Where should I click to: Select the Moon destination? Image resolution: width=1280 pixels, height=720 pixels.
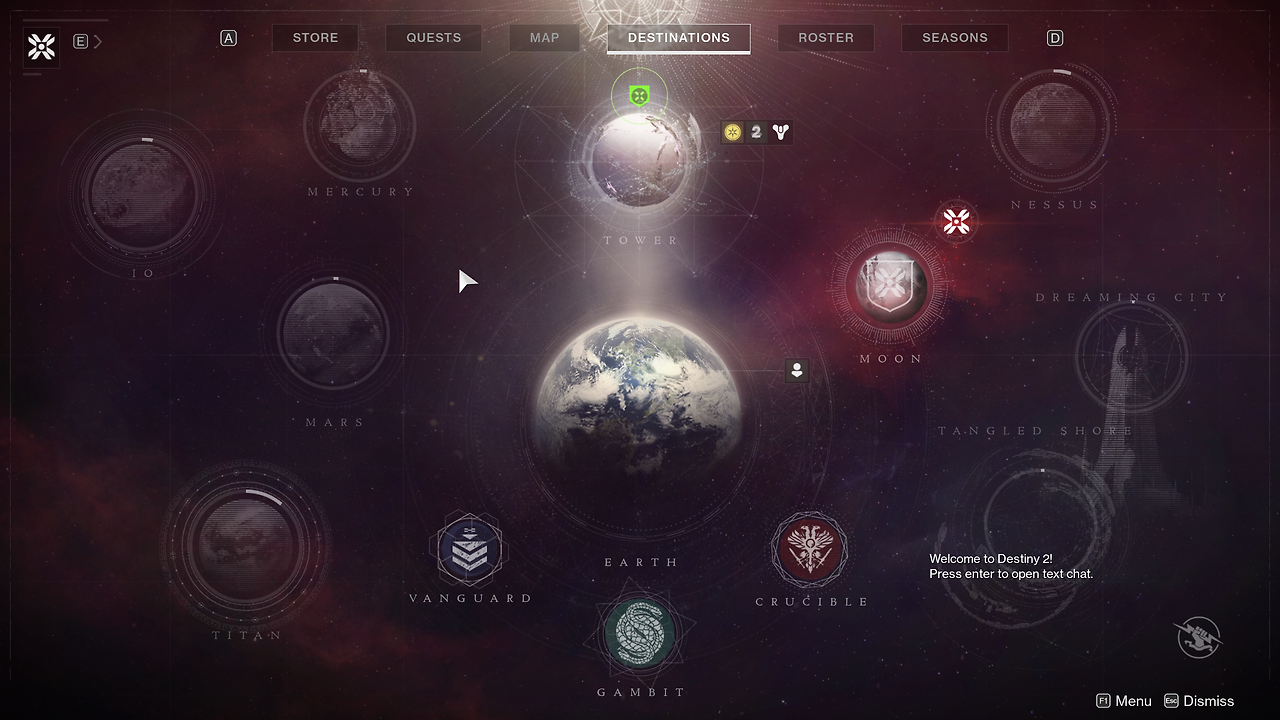(889, 287)
